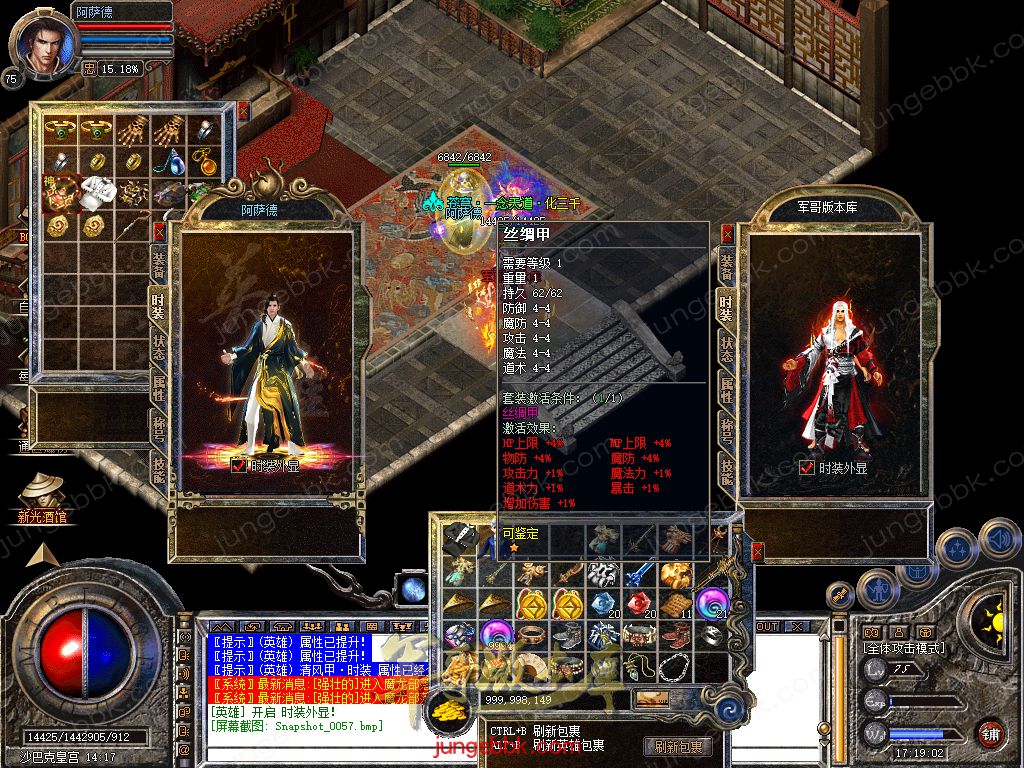Open 称号 tab in 军哥版本库 panel

point(727,429)
